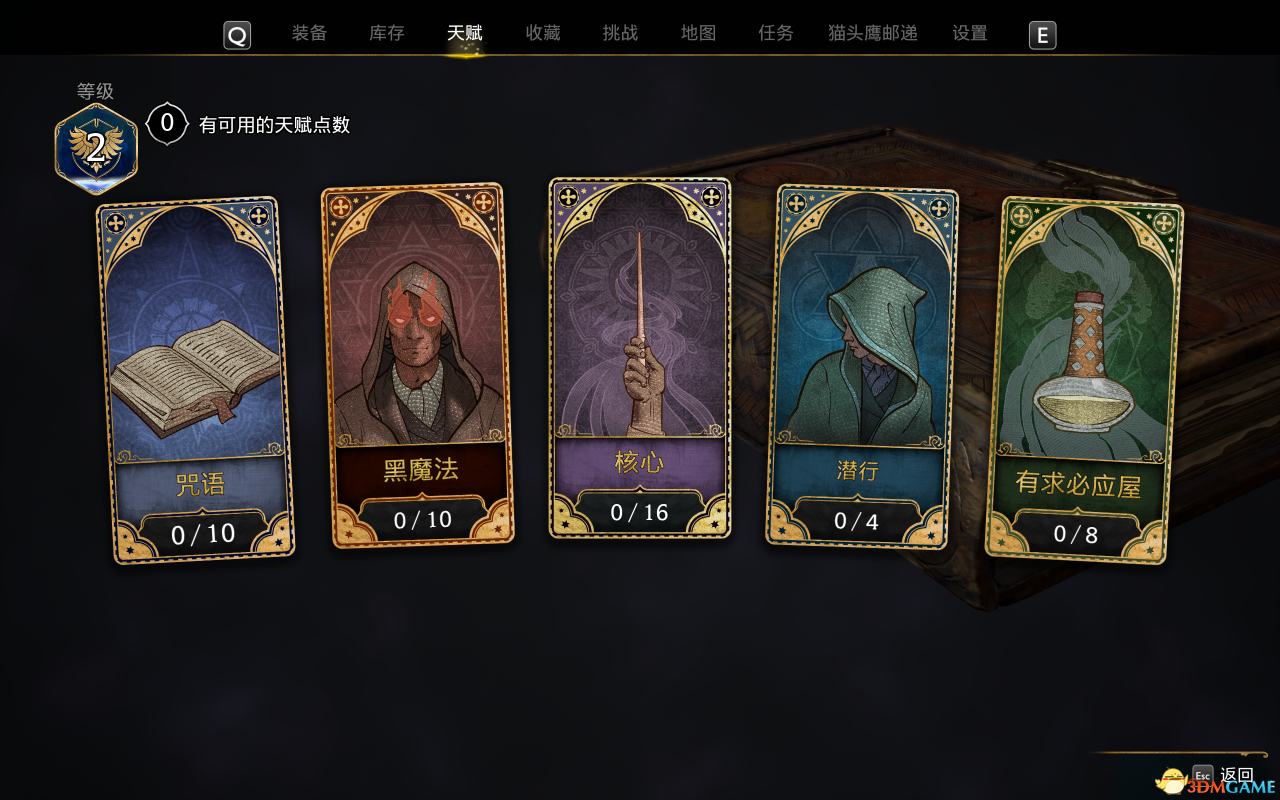Click the Q shortcut key icon
The image size is (1280, 800).
pyautogui.click(x=237, y=35)
